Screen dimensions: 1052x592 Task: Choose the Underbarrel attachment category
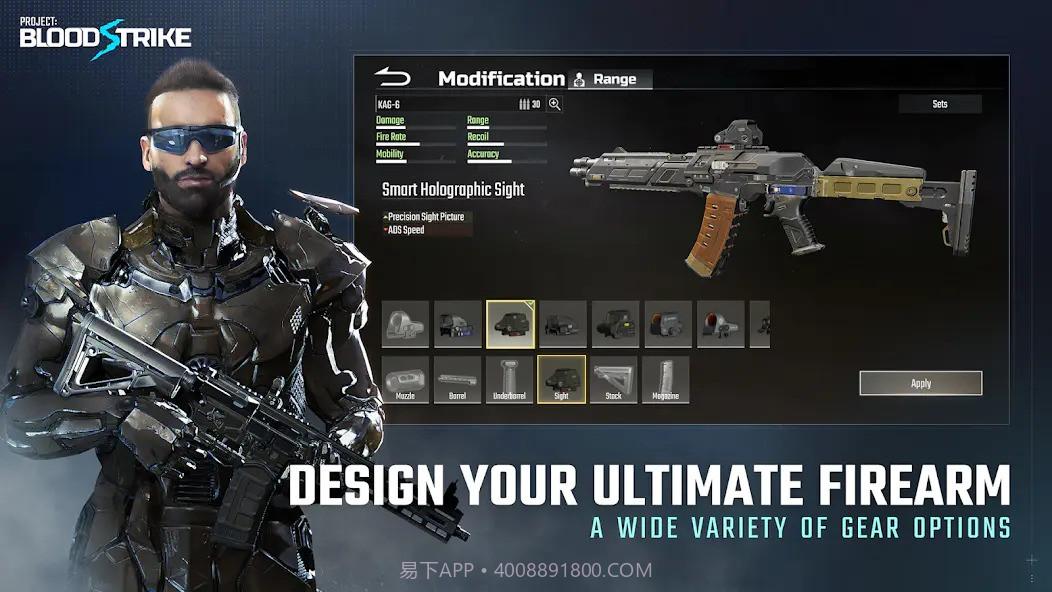tap(509, 380)
